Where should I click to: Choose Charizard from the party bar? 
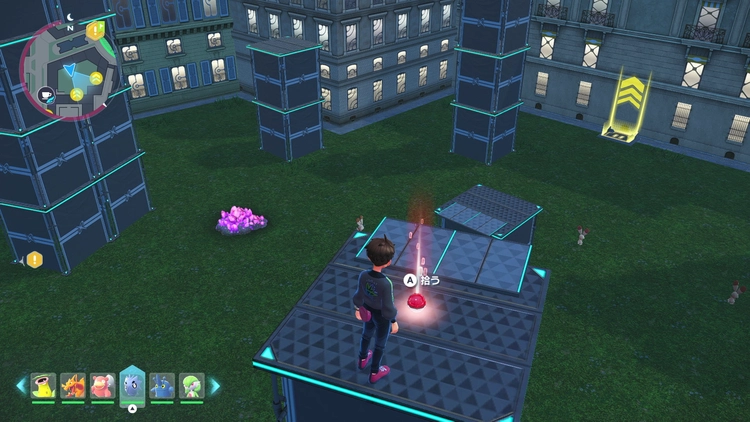click(73, 385)
